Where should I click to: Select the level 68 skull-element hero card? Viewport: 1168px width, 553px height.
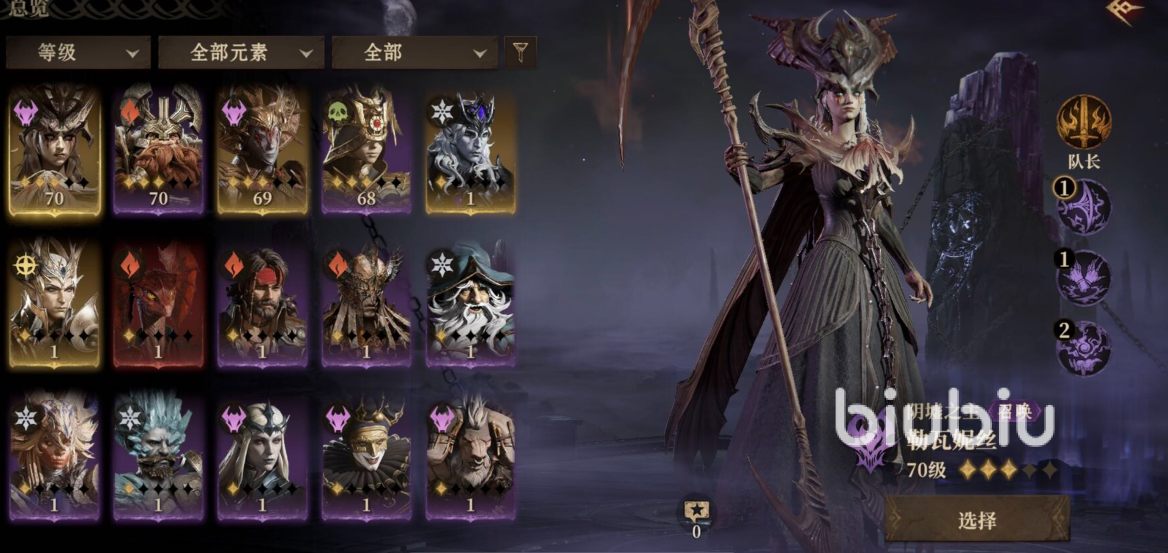pyautogui.click(x=366, y=149)
